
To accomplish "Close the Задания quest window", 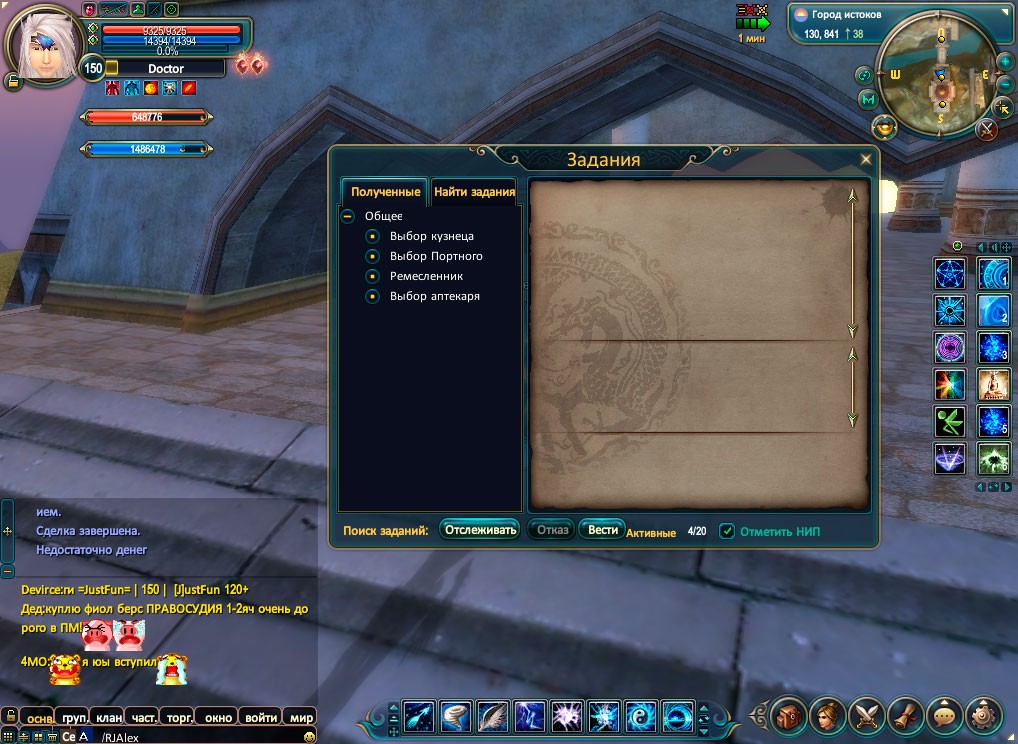I will click(x=866, y=159).
